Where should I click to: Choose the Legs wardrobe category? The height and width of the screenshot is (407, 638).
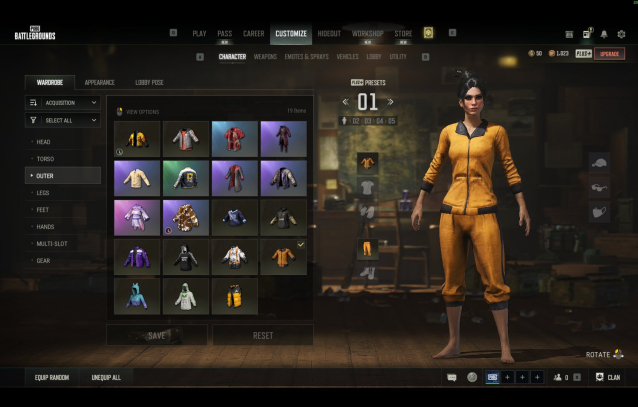tap(45, 192)
